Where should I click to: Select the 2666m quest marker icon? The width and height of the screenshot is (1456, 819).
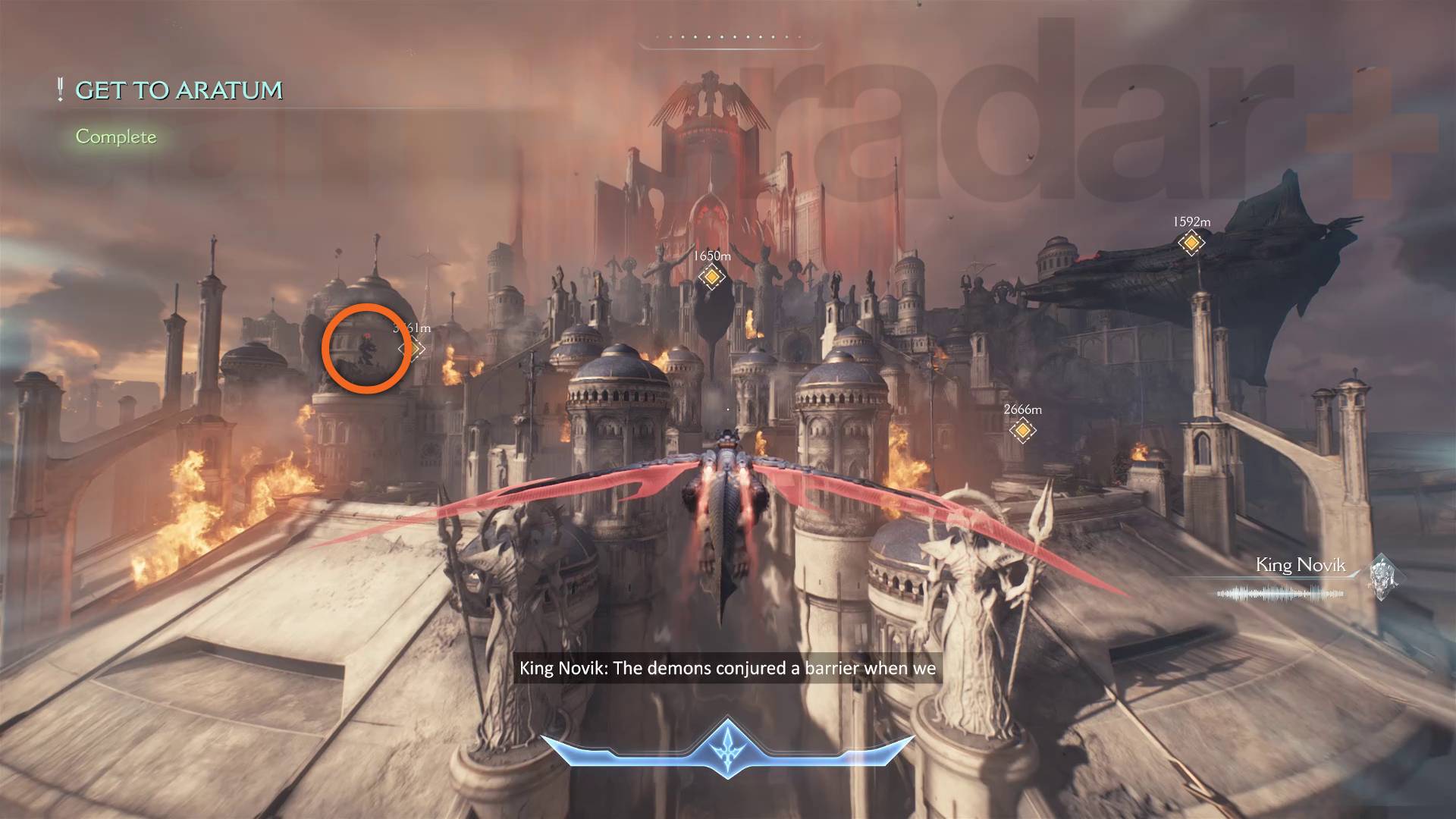pyautogui.click(x=1023, y=429)
